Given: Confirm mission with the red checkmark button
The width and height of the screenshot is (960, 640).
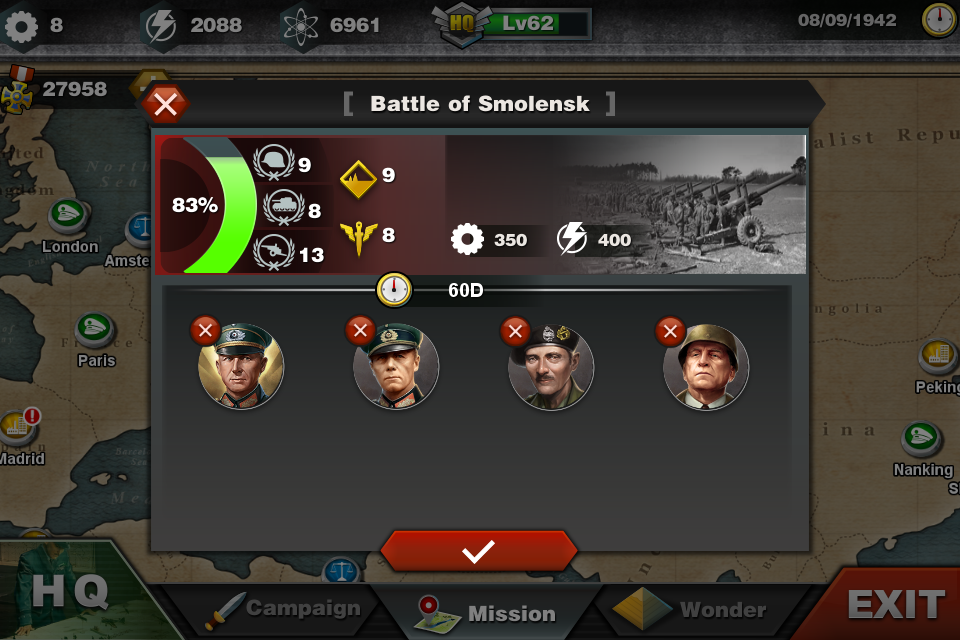Looking at the screenshot, I should pyautogui.click(x=478, y=551).
